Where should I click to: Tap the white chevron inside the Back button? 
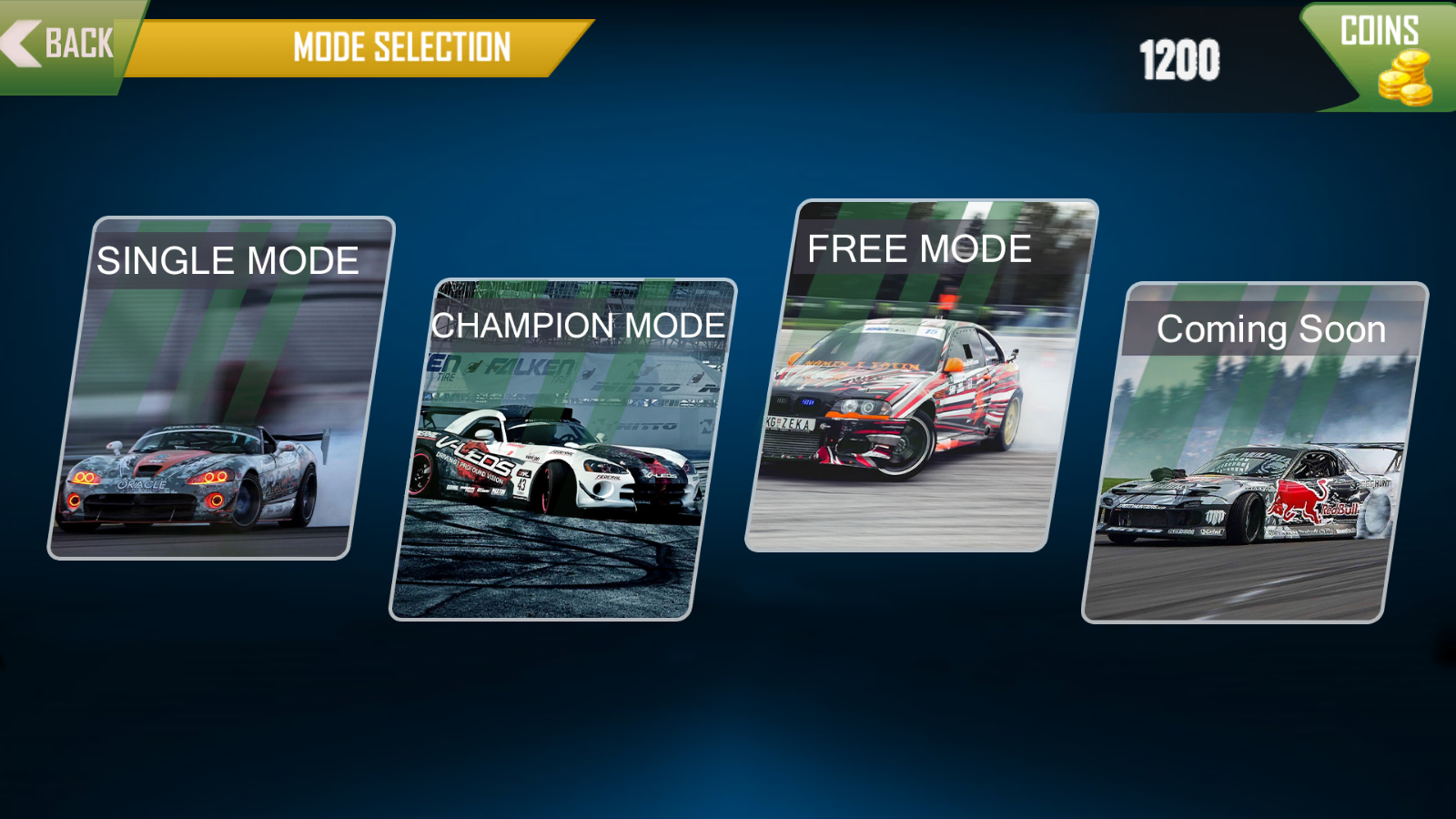click(x=18, y=41)
